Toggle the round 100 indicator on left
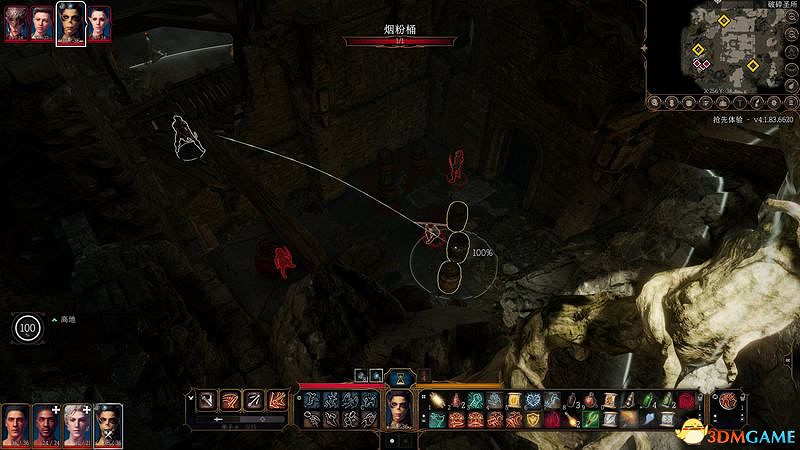The image size is (800, 450). point(27,328)
